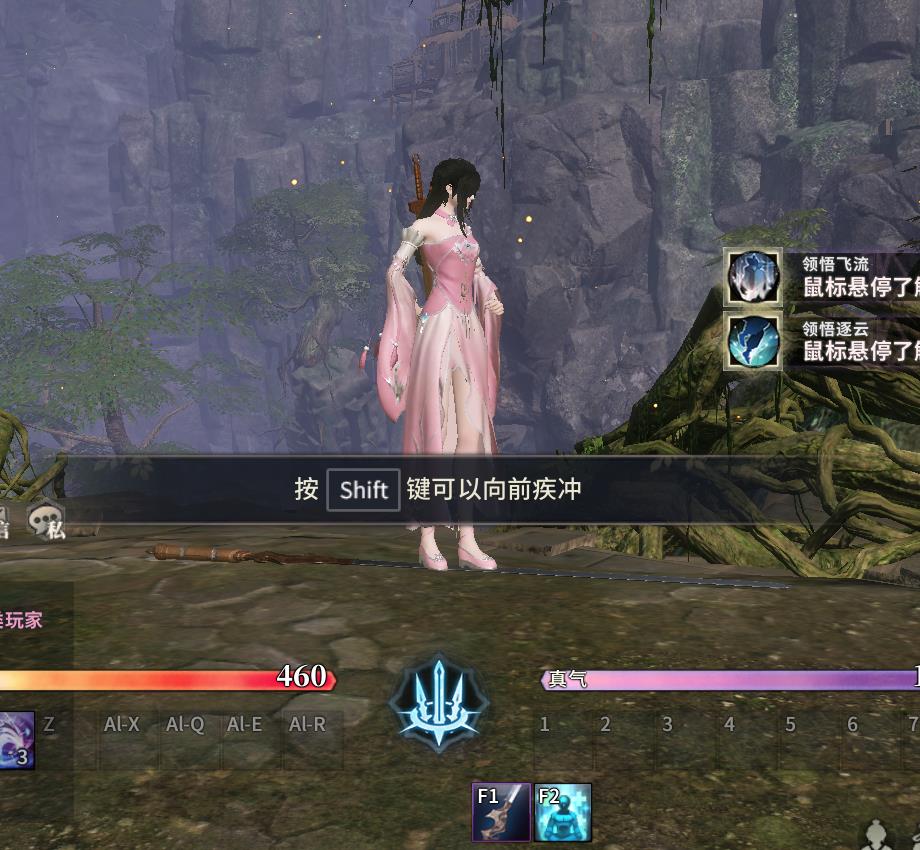
Task: Activate the F1 sword skill icon
Action: tap(501, 812)
